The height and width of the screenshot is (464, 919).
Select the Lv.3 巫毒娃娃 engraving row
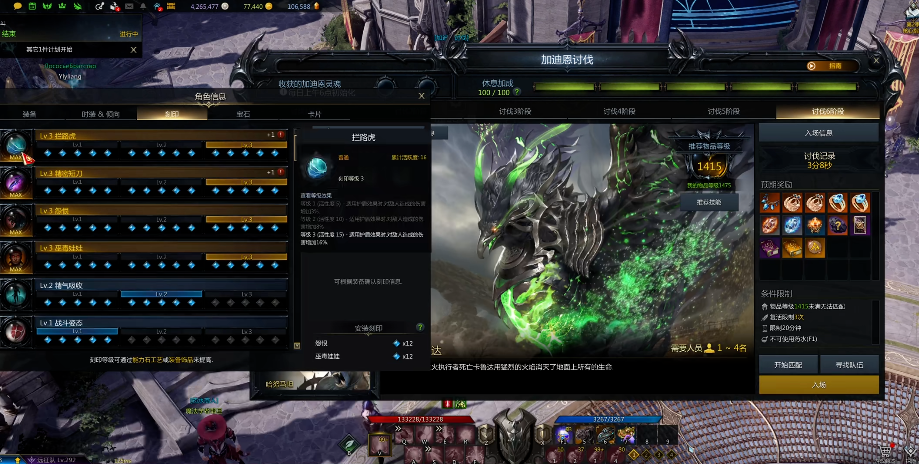[x=160, y=252]
